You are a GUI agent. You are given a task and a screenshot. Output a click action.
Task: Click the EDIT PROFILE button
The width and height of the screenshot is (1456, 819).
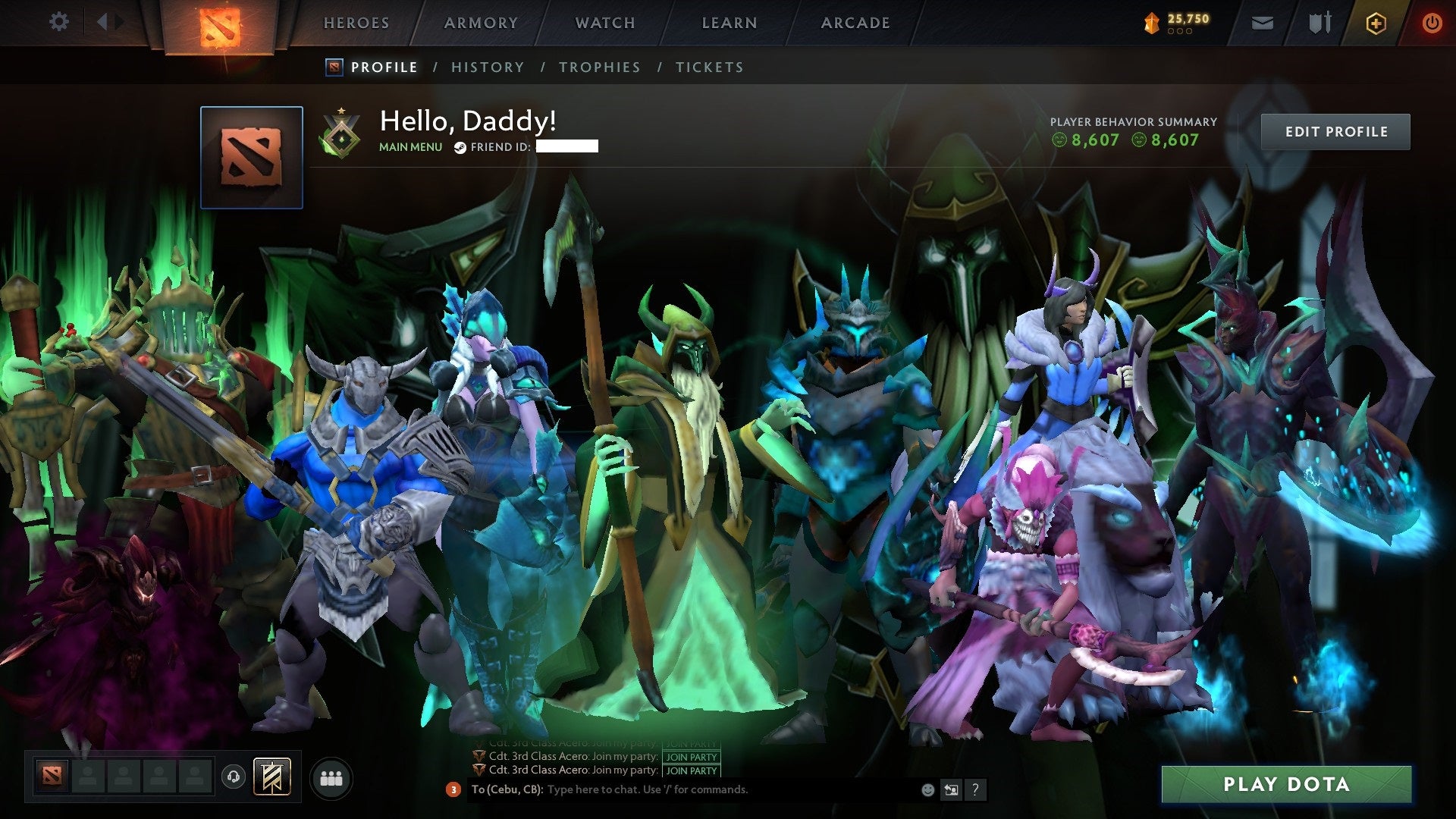pyautogui.click(x=1336, y=131)
